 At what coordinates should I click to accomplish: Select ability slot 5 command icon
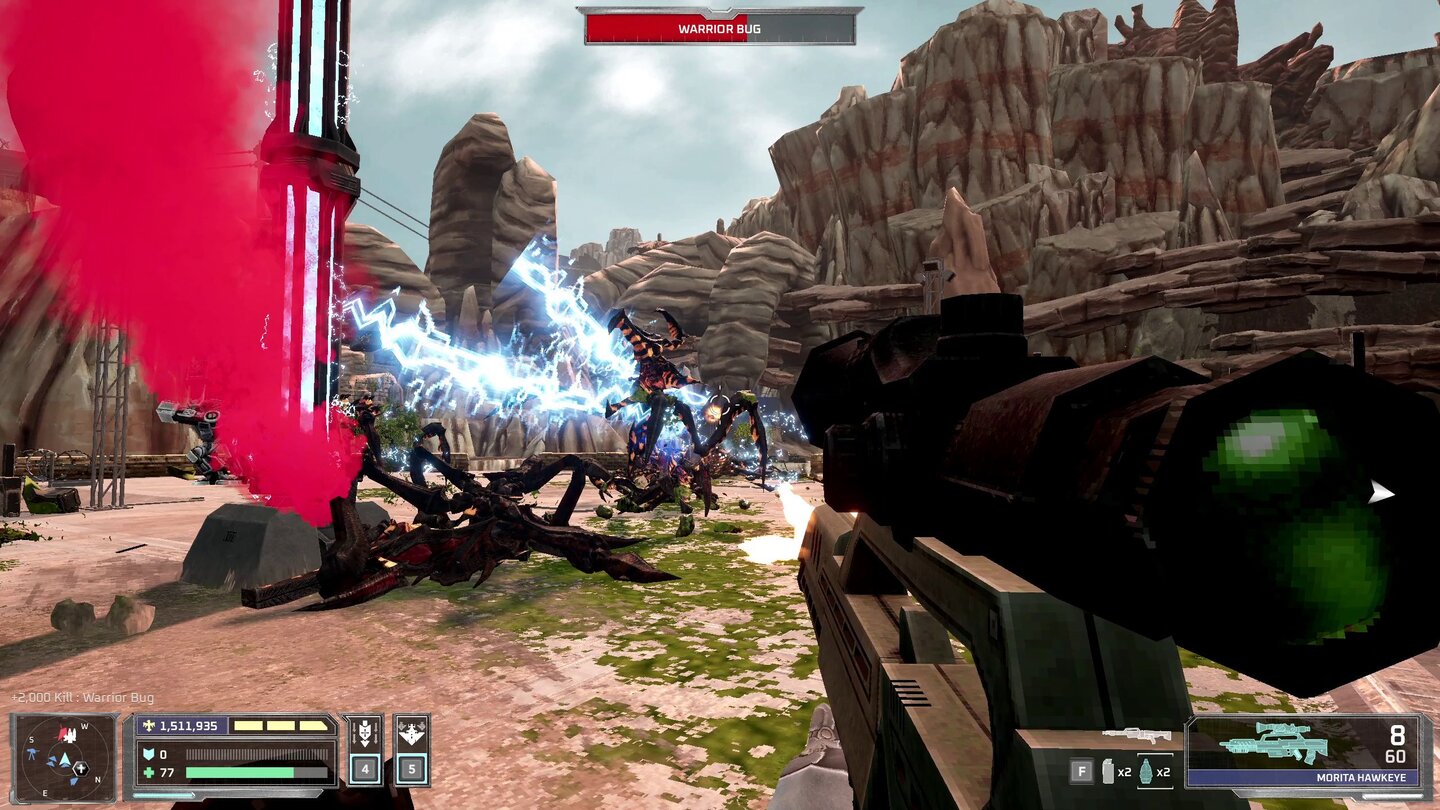tap(410, 730)
